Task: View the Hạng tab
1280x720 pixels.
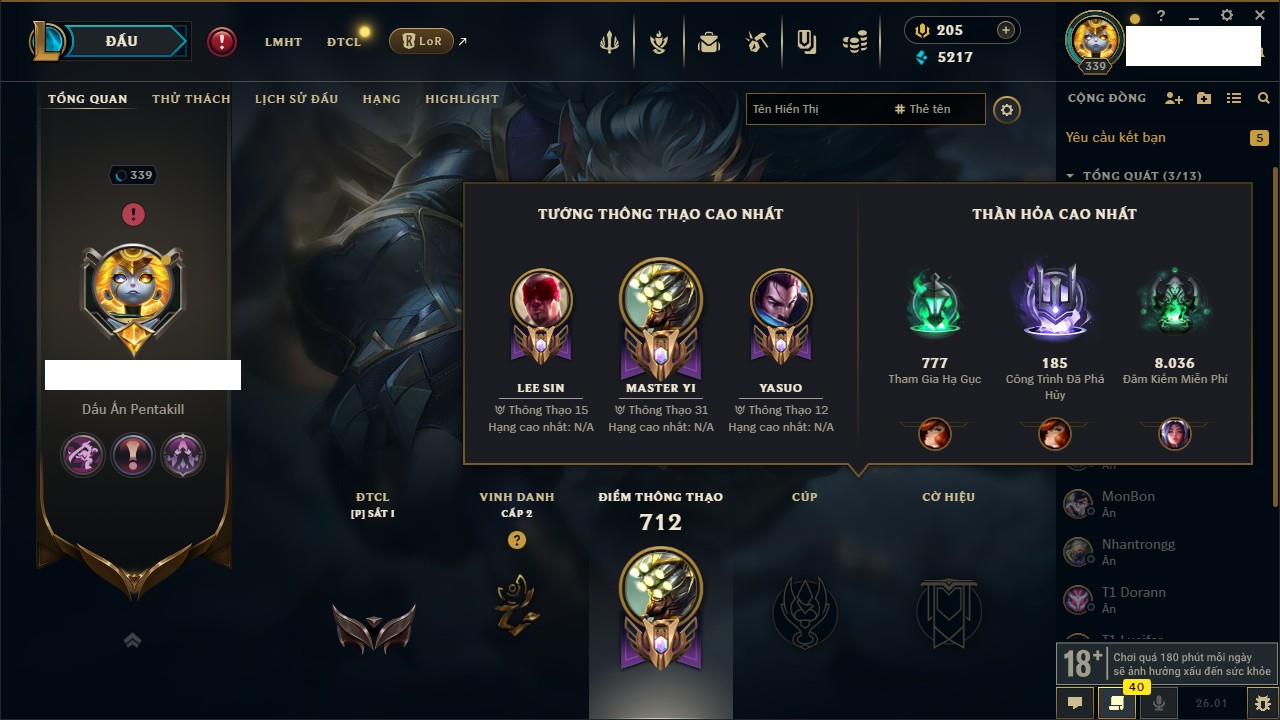Action: (x=381, y=99)
